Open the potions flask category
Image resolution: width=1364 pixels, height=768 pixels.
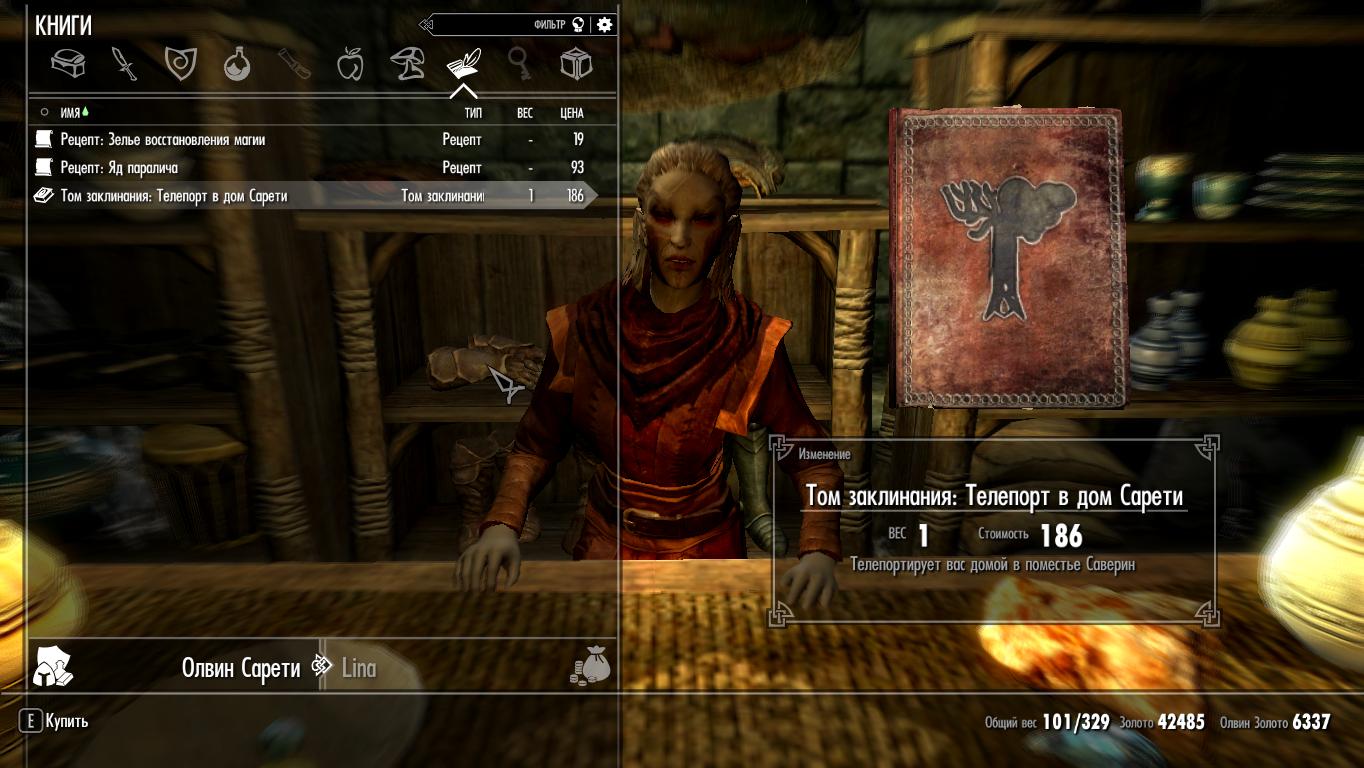(x=237, y=64)
